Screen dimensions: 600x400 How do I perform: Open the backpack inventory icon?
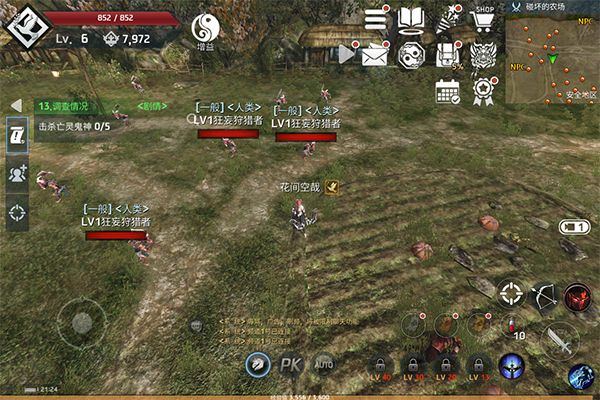coord(448,56)
